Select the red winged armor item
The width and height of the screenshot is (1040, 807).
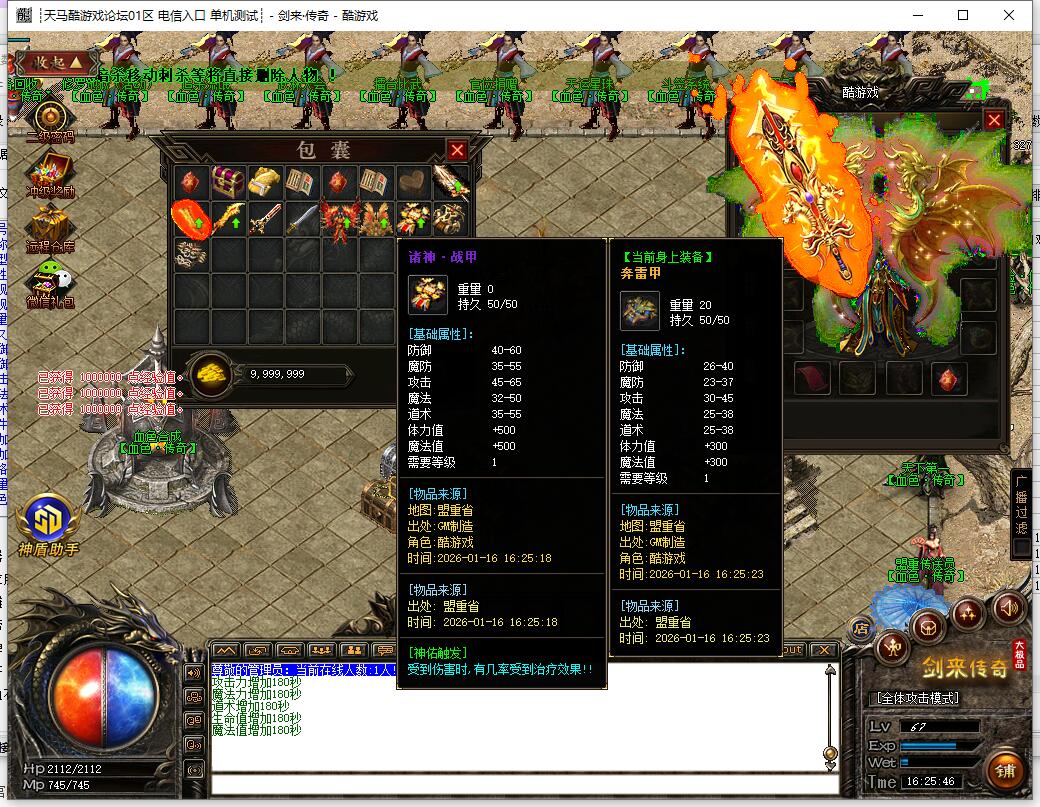click(x=338, y=219)
